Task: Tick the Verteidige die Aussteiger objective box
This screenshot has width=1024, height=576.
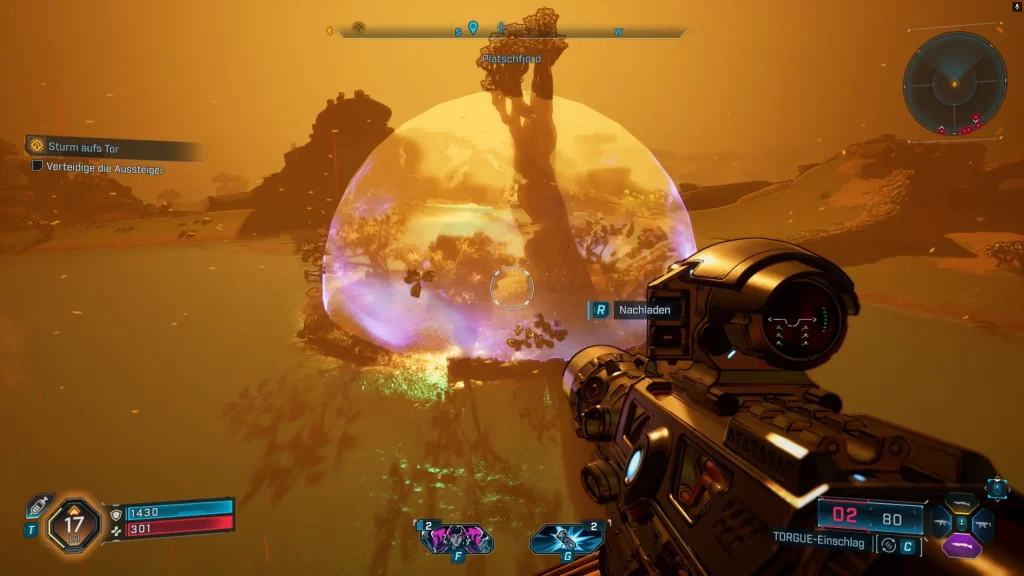Action: [38, 166]
